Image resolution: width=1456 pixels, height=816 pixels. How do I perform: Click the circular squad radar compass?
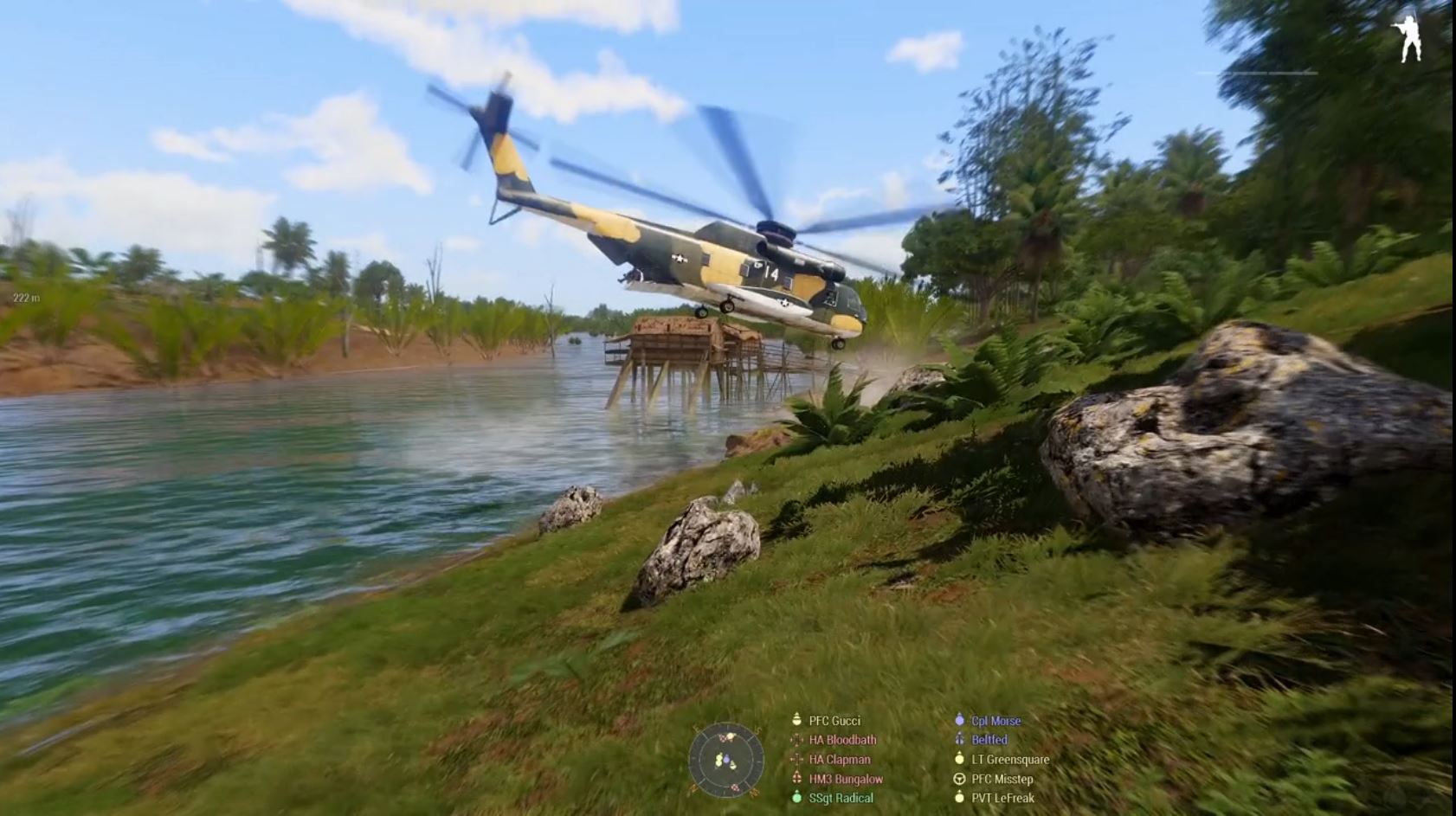click(x=726, y=761)
